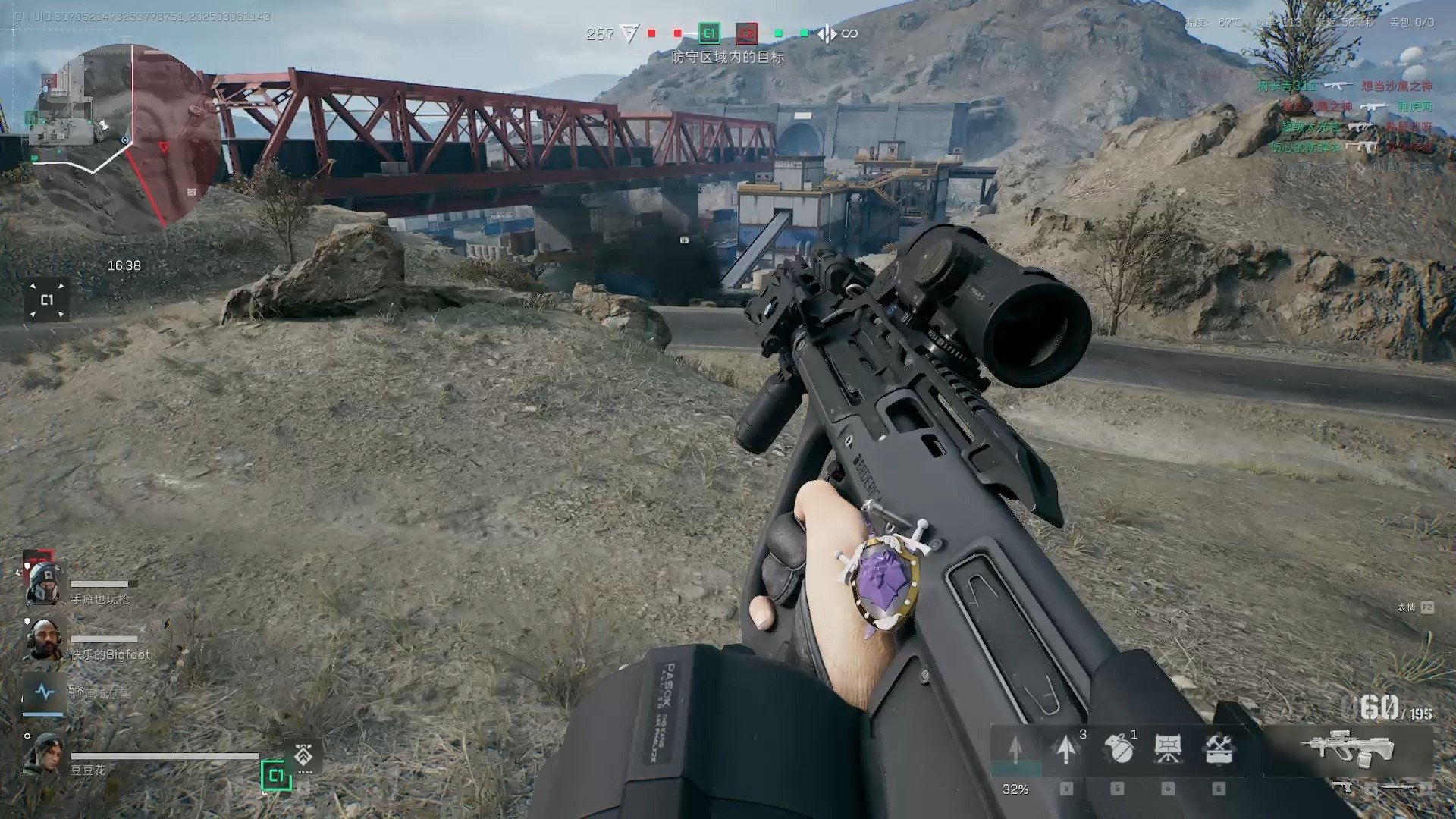The width and height of the screenshot is (1456, 819).
Task: Select the primary bullpup rifle weapon slot
Action: point(1348,747)
